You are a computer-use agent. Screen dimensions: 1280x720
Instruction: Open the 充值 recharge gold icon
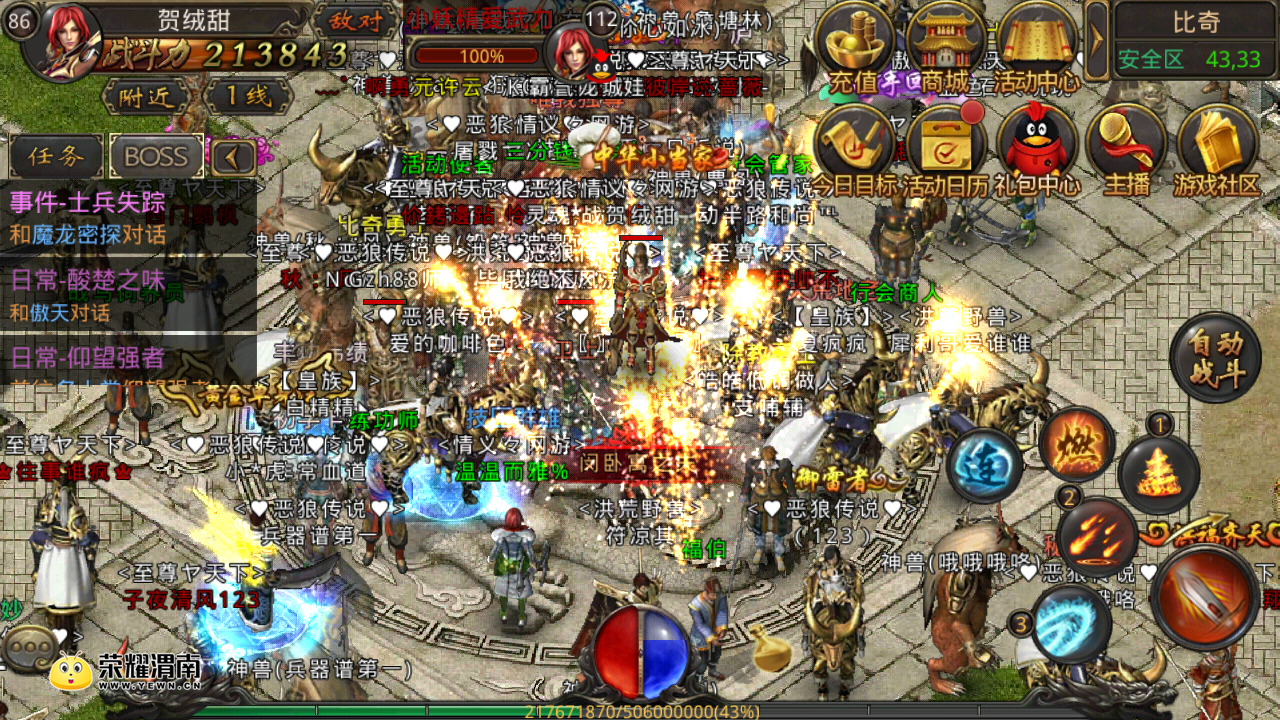pos(853,45)
